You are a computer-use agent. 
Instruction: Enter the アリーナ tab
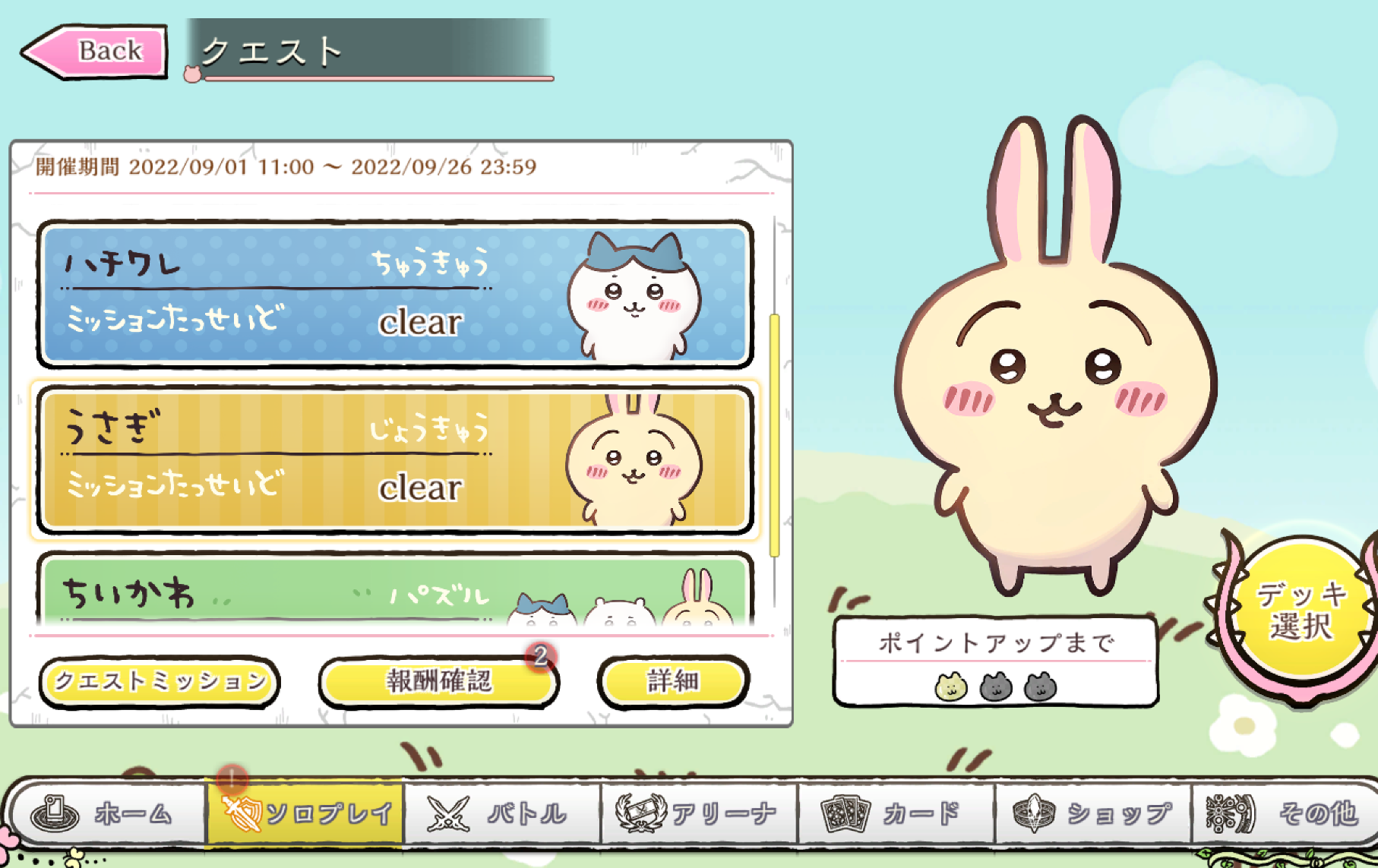(x=699, y=814)
